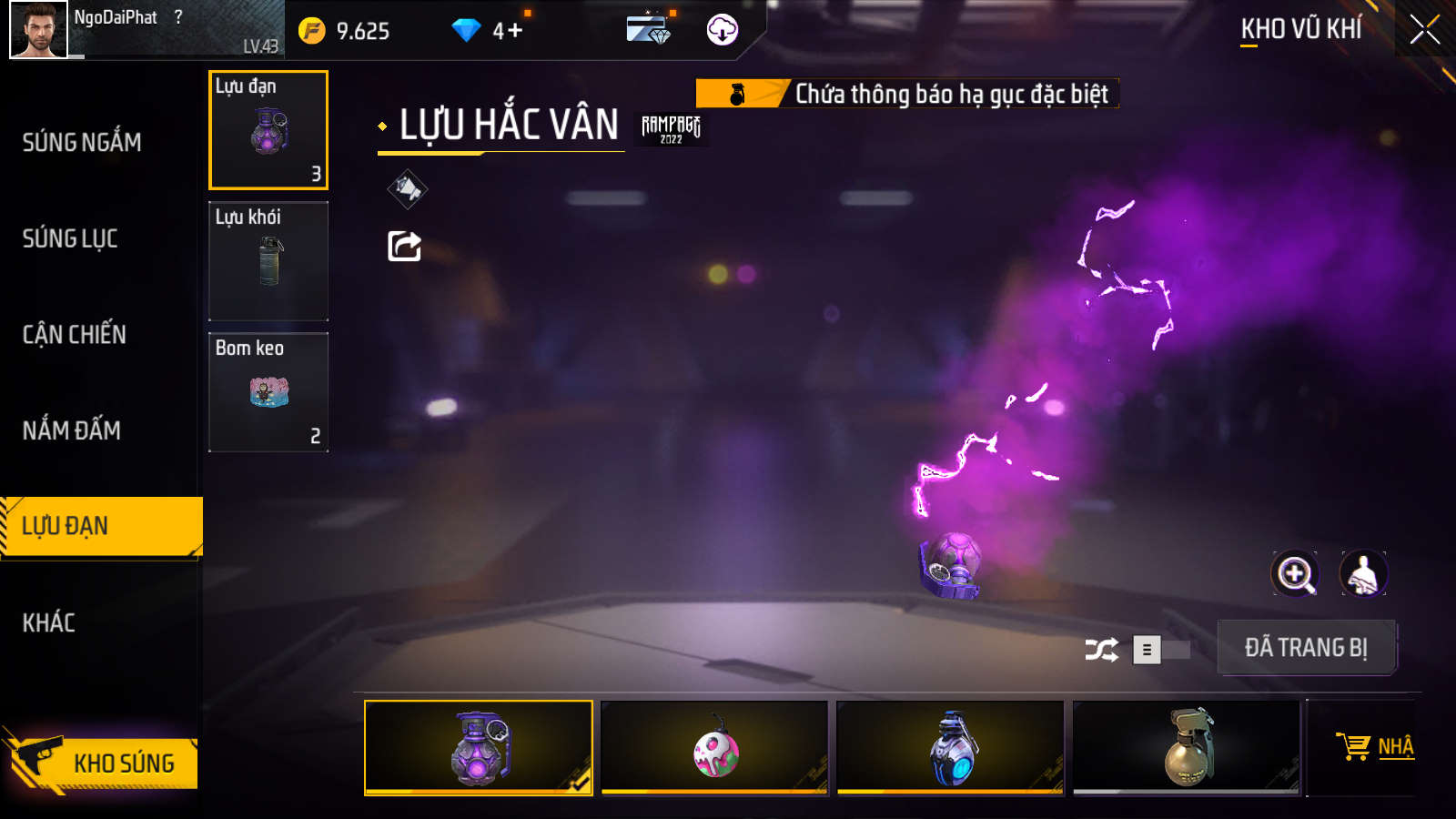Close the weapon vault screen
The width and height of the screenshot is (1456, 819).
(x=1424, y=30)
